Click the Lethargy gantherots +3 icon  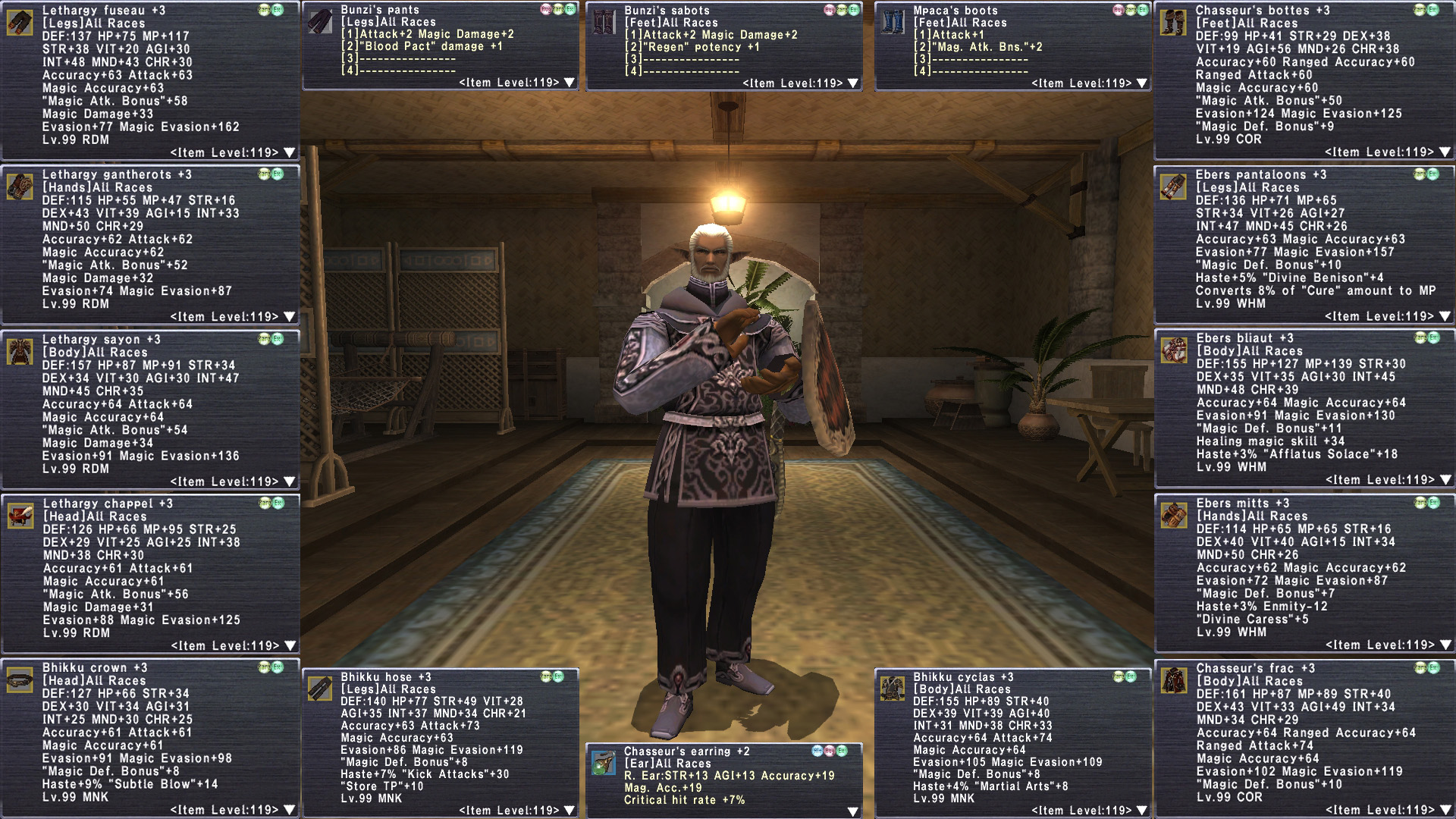[20, 187]
